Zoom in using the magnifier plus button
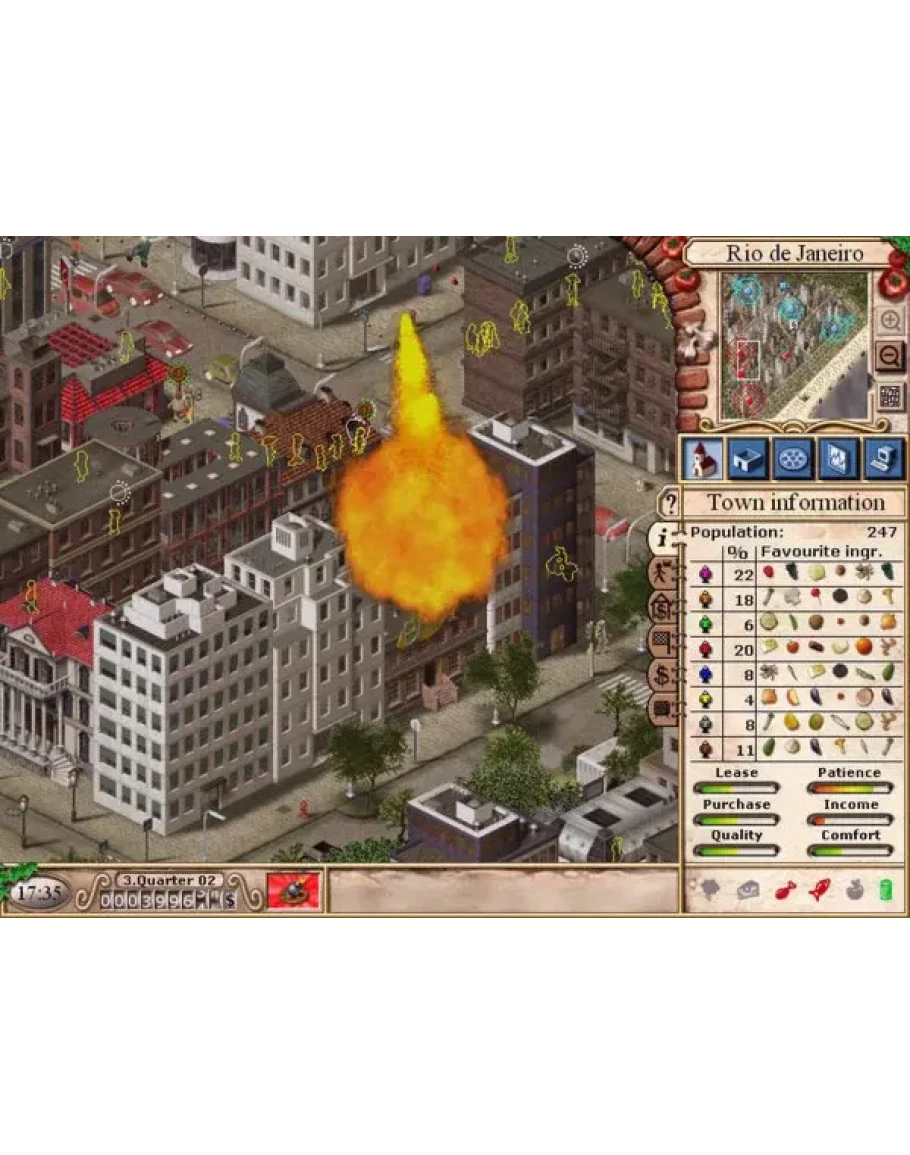This screenshot has width=910, height=1155. coord(889,320)
